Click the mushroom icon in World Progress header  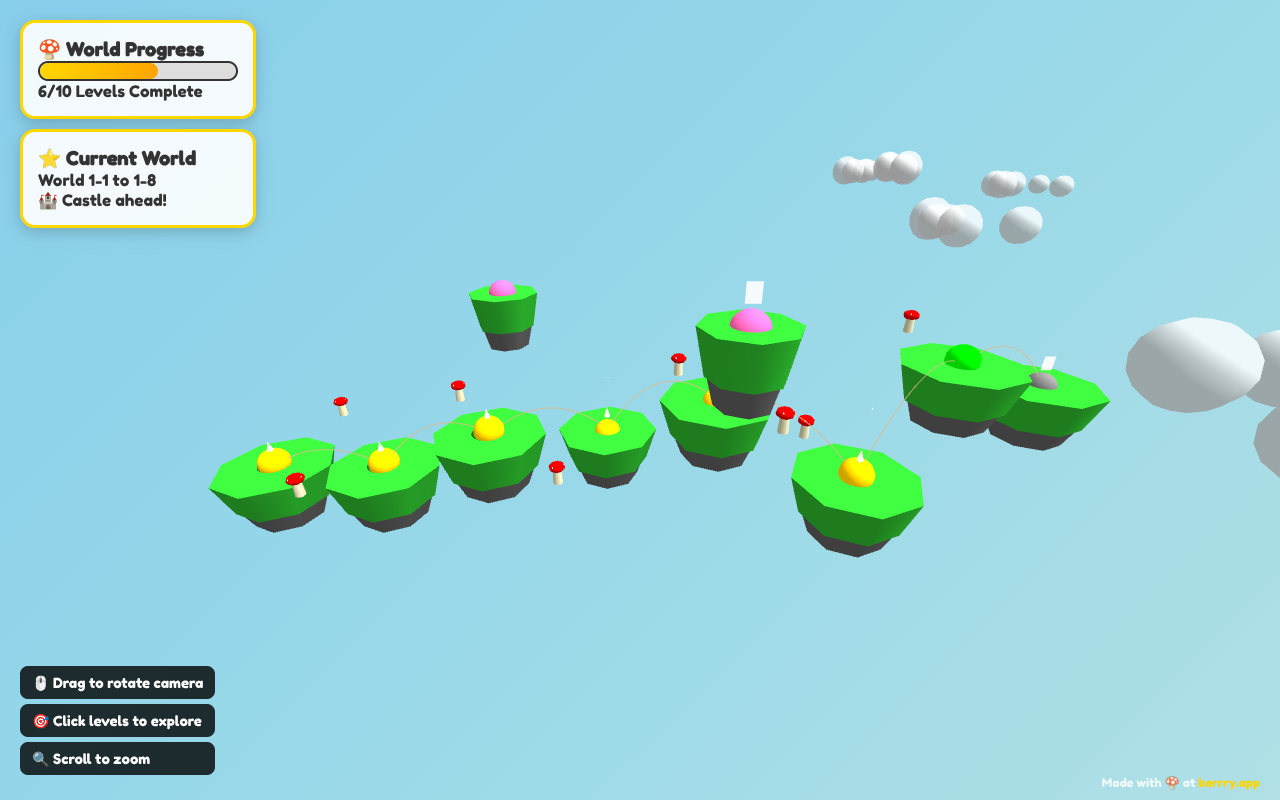(47, 47)
